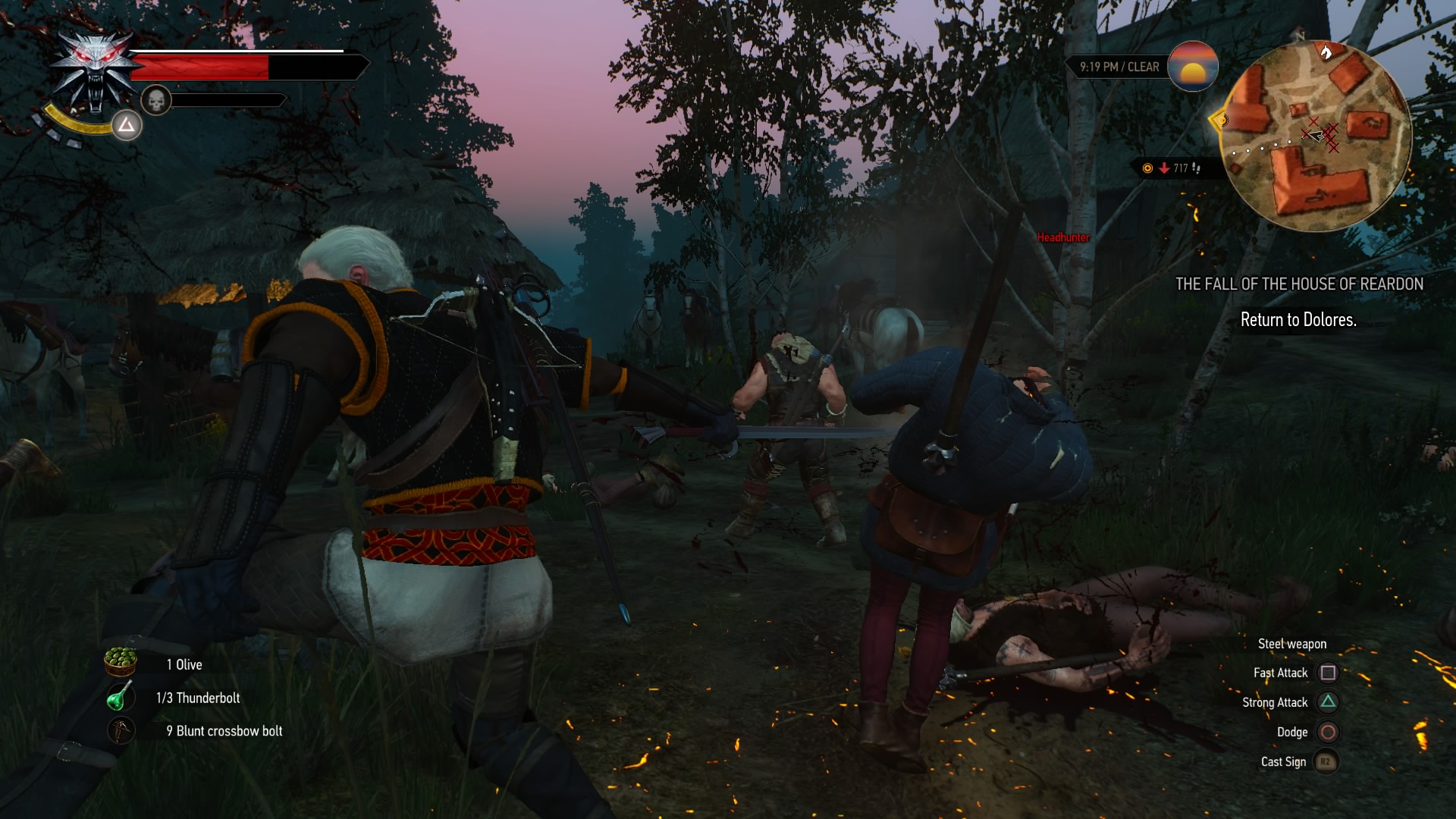Select the Blunt crossbow bolt slot
This screenshot has width=1456, height=819.
point(121,730)
